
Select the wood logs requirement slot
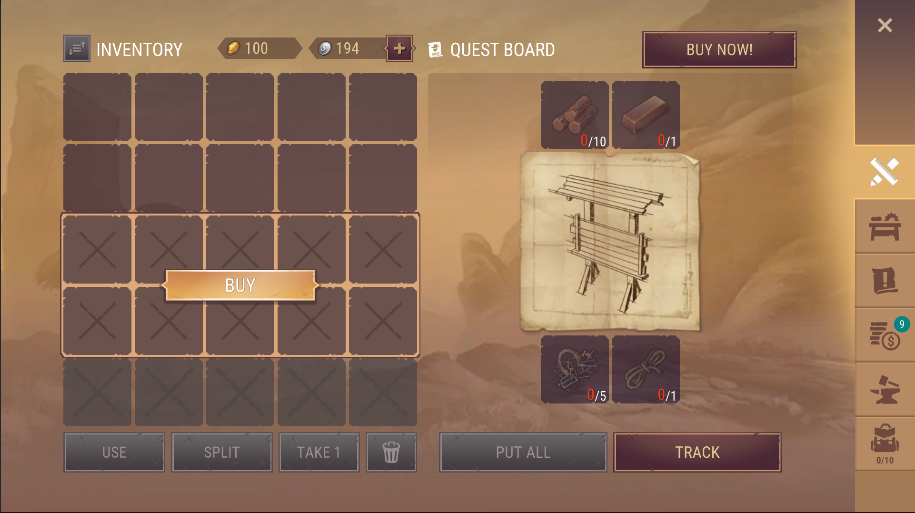(575, 115)
